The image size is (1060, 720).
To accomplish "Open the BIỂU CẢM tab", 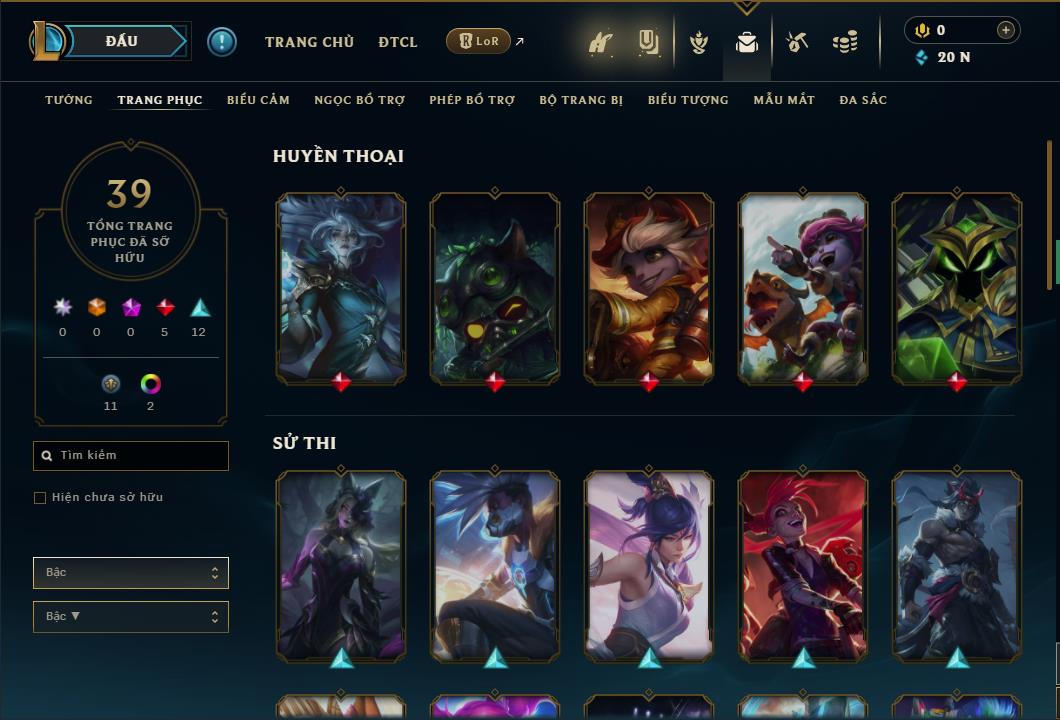I will click(x=258, y=100).
